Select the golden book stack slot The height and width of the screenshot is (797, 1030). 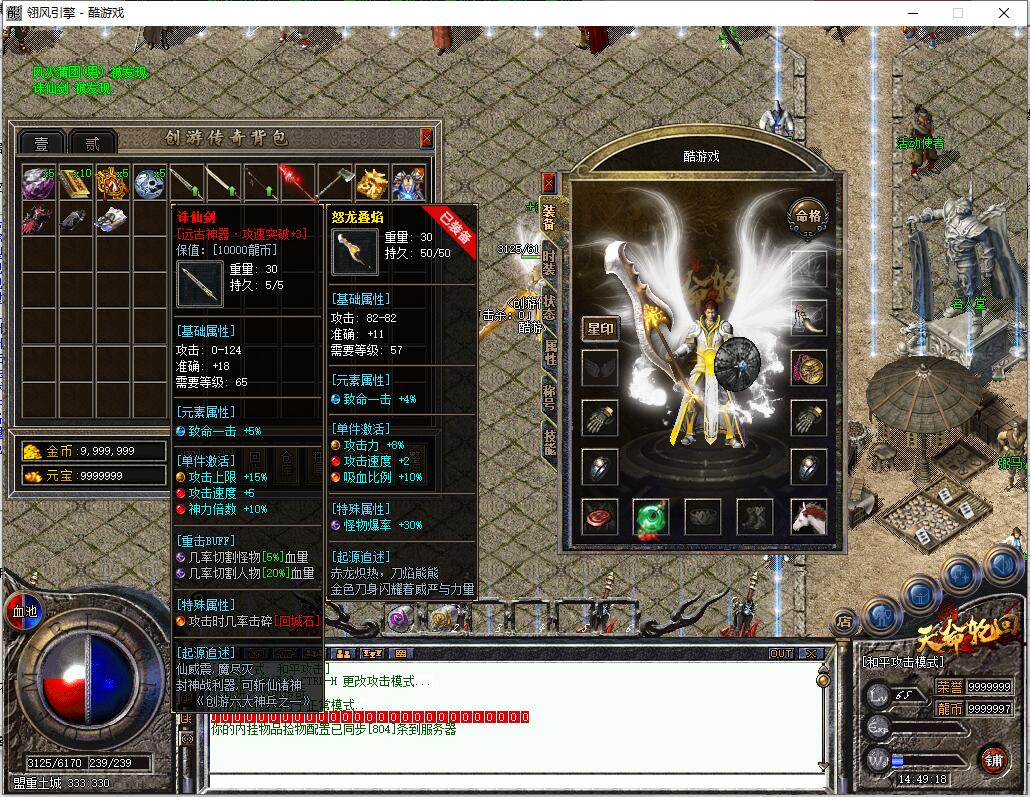(x=75, y=183)
